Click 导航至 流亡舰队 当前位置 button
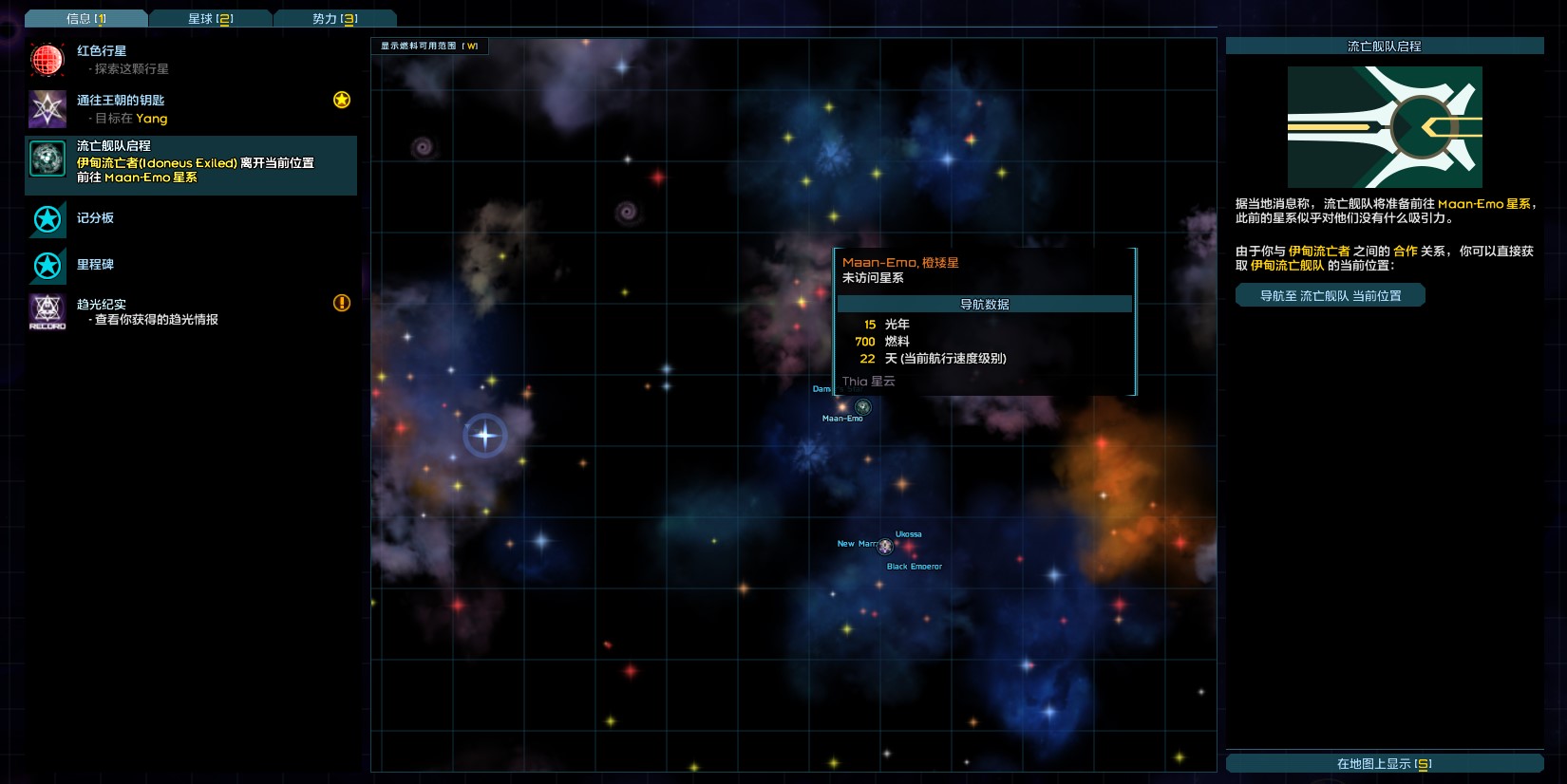The image size is (1567, 784). point(1330,296)
